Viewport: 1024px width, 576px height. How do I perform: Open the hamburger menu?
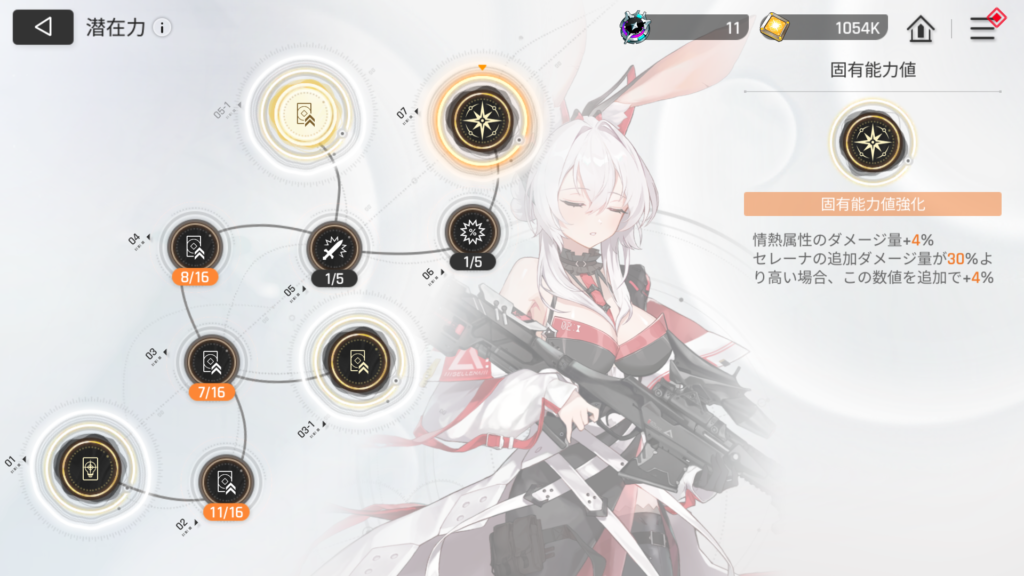tap(983, 28)
